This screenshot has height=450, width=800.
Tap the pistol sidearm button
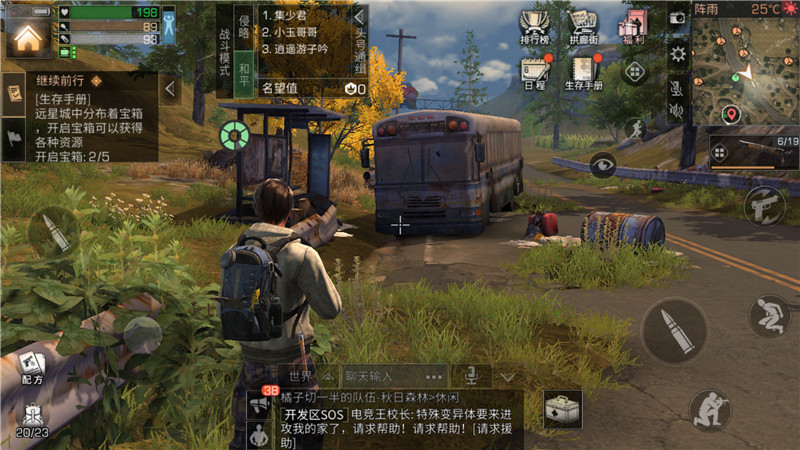pyautogui.click(x=765, y=205)
